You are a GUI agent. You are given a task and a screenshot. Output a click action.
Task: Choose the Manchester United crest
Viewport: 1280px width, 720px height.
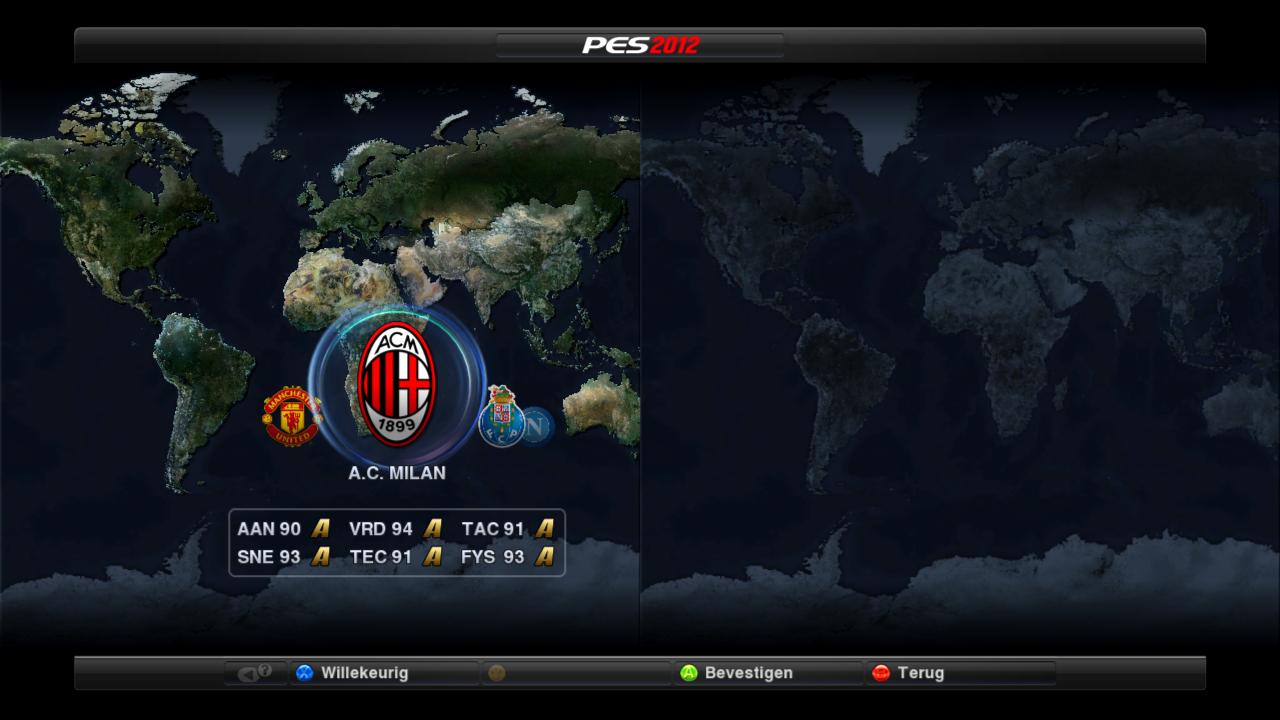291,416
